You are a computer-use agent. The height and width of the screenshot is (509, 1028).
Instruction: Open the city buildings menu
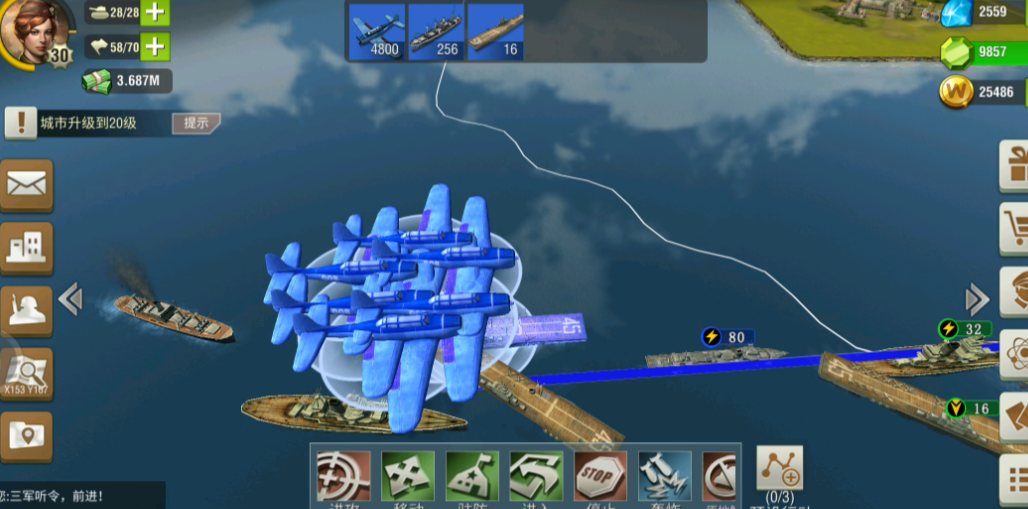[x=27, y=246]
